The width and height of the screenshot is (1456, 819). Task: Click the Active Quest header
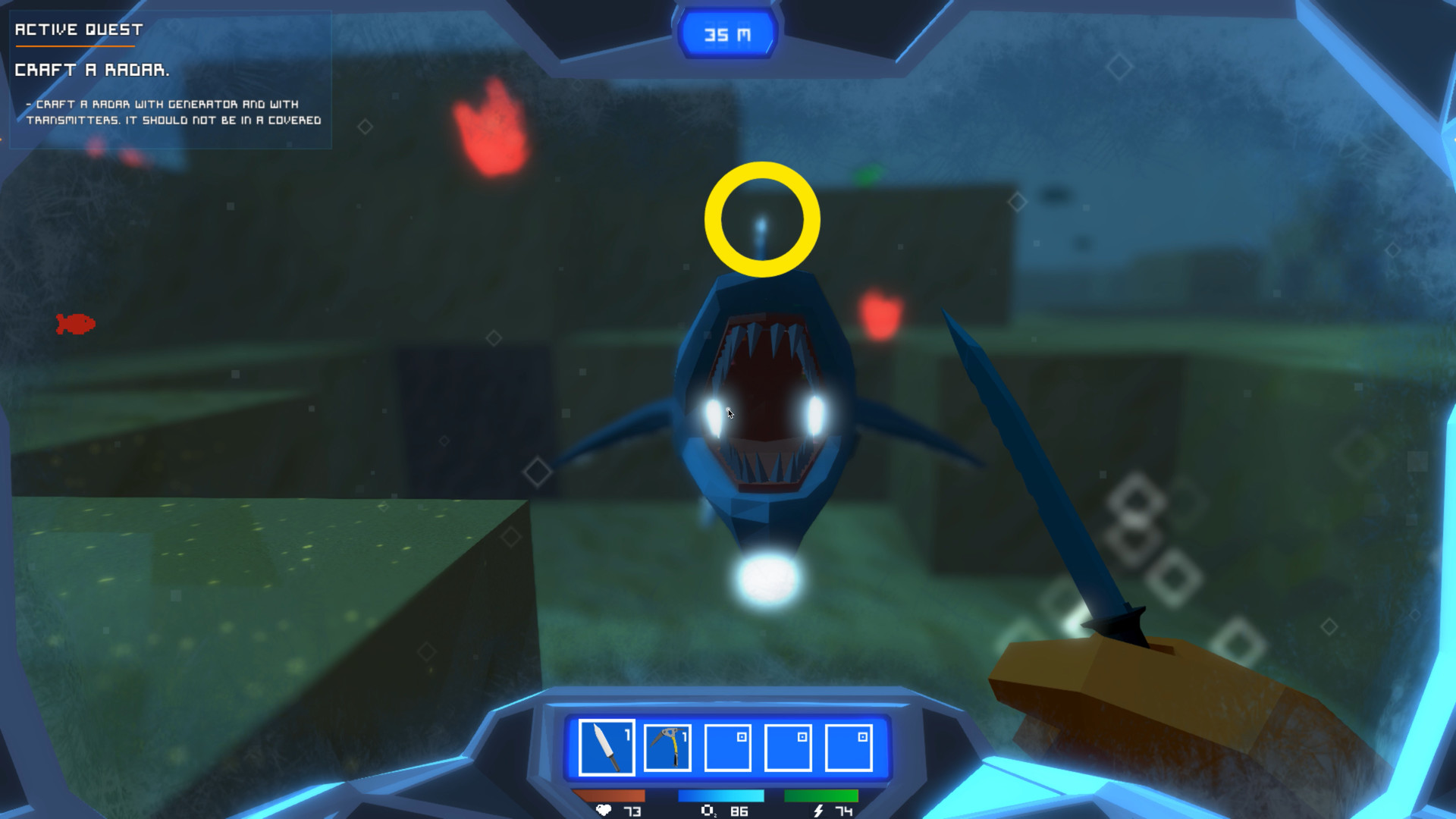coord(78,30)
